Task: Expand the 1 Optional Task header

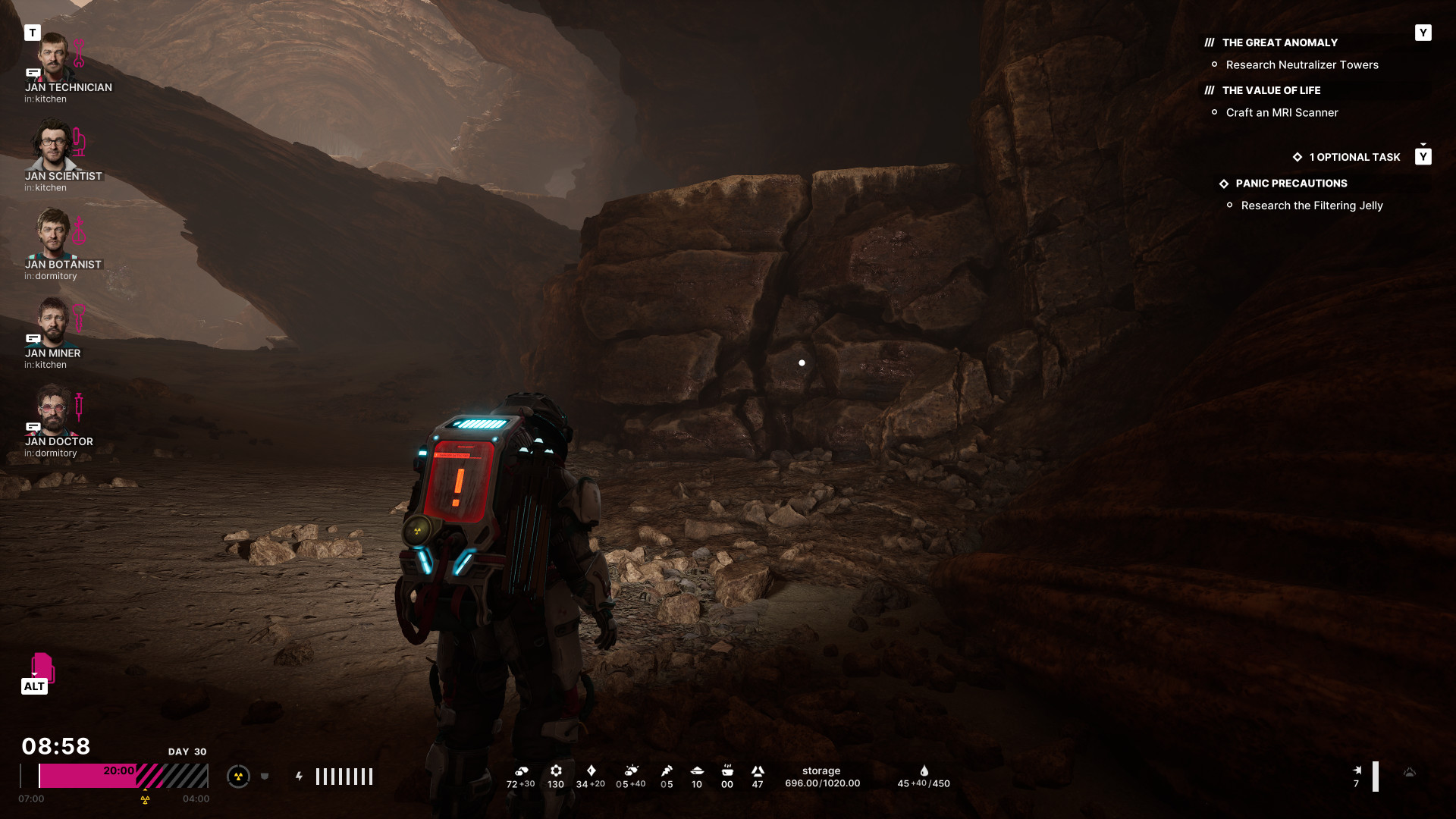Action: 1354,157
